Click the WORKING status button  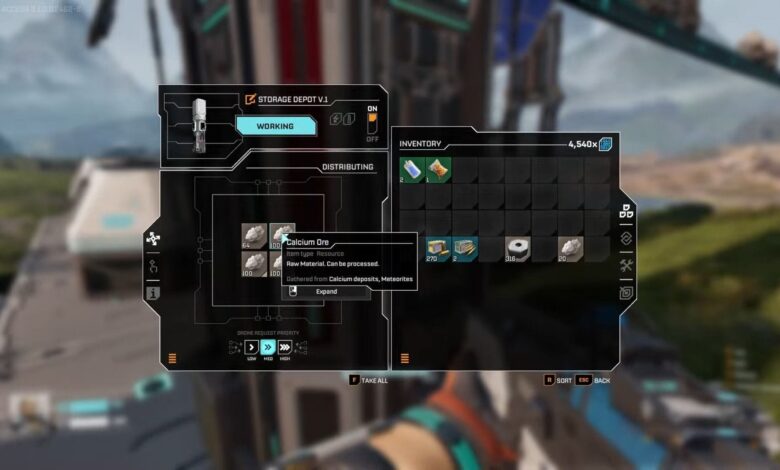click(276, 126)
